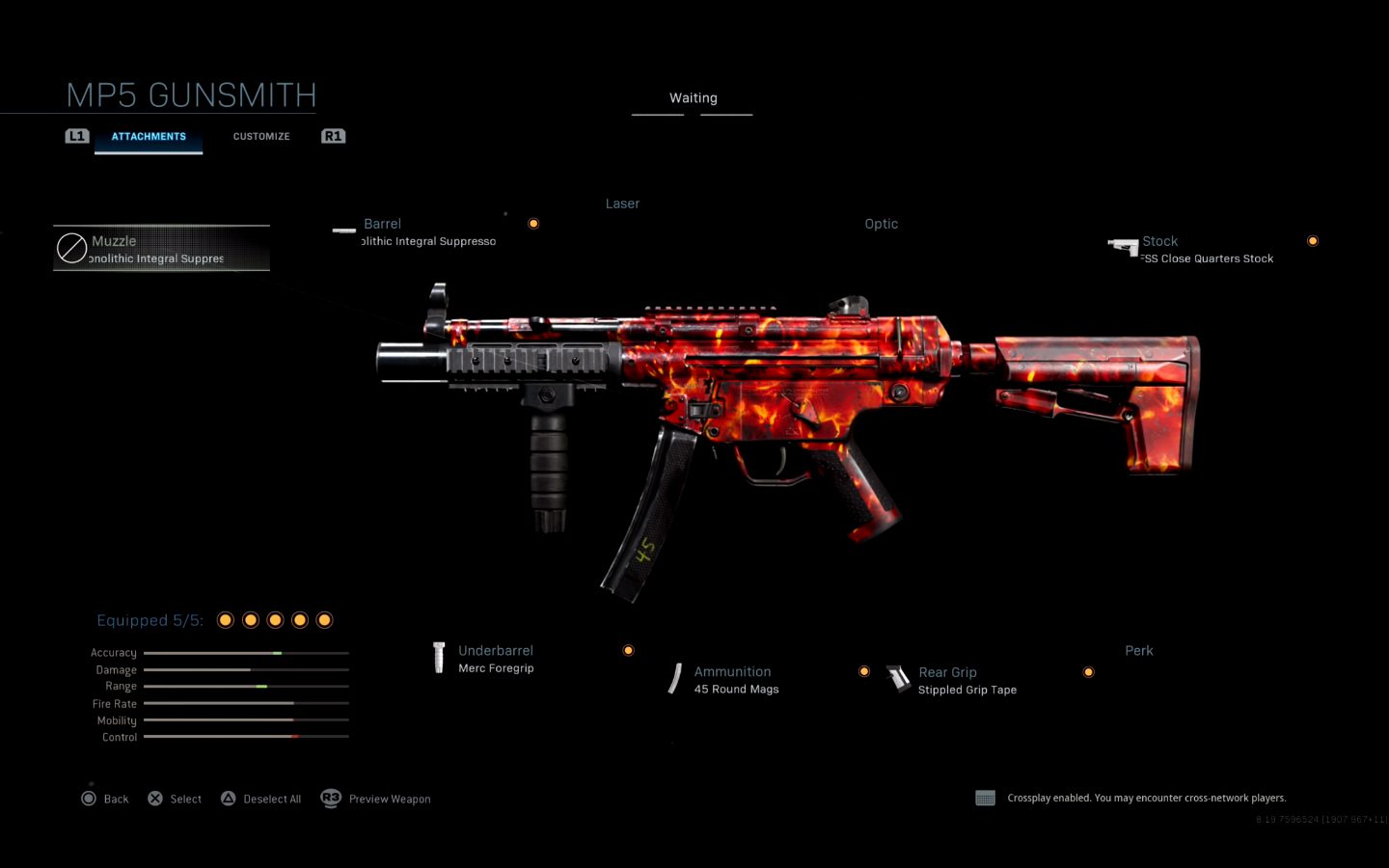Choose Preview Weapon

pos(376,799)
